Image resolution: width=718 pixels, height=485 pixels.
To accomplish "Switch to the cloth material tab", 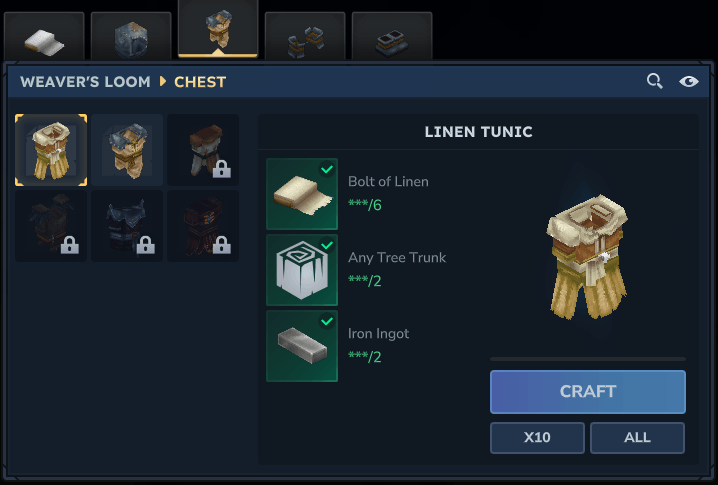I will coord(43,38).
